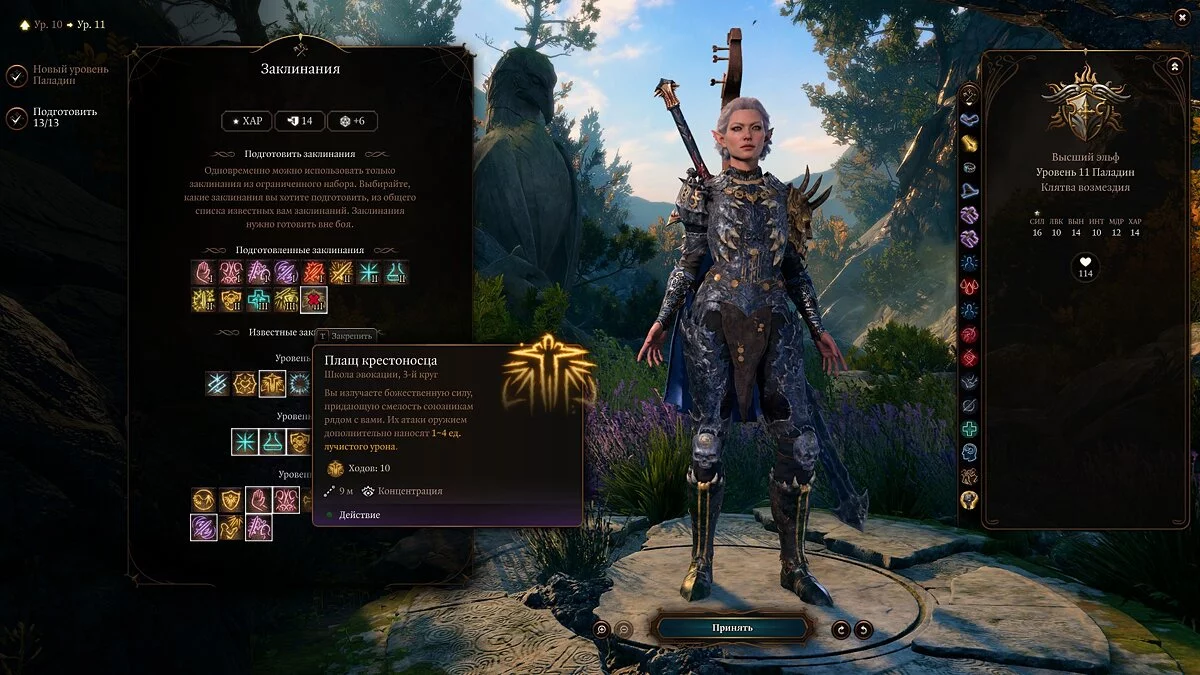Zoom in on the character with the plus magnifier
The image size is (1200, 675).
click(x=601, y=629)
